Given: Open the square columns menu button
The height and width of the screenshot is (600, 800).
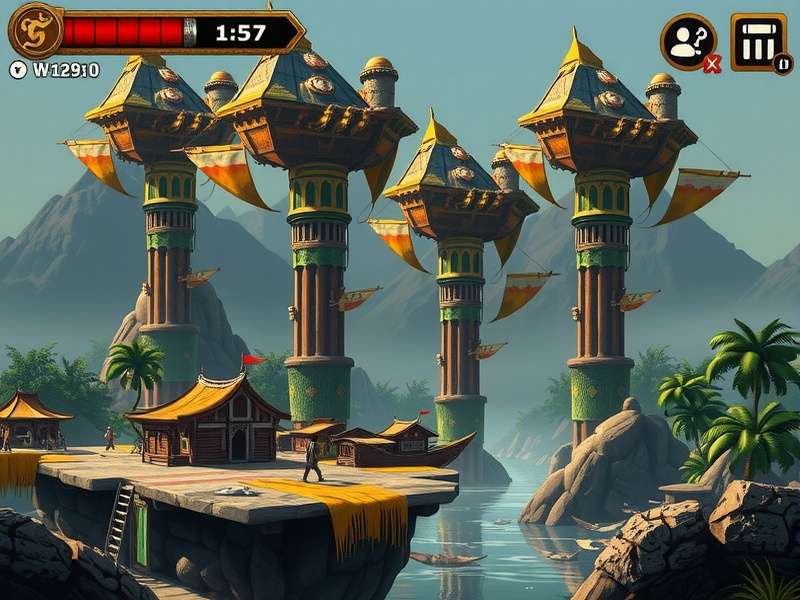Looking at the screenshot, I should click(x=758, y=41).
